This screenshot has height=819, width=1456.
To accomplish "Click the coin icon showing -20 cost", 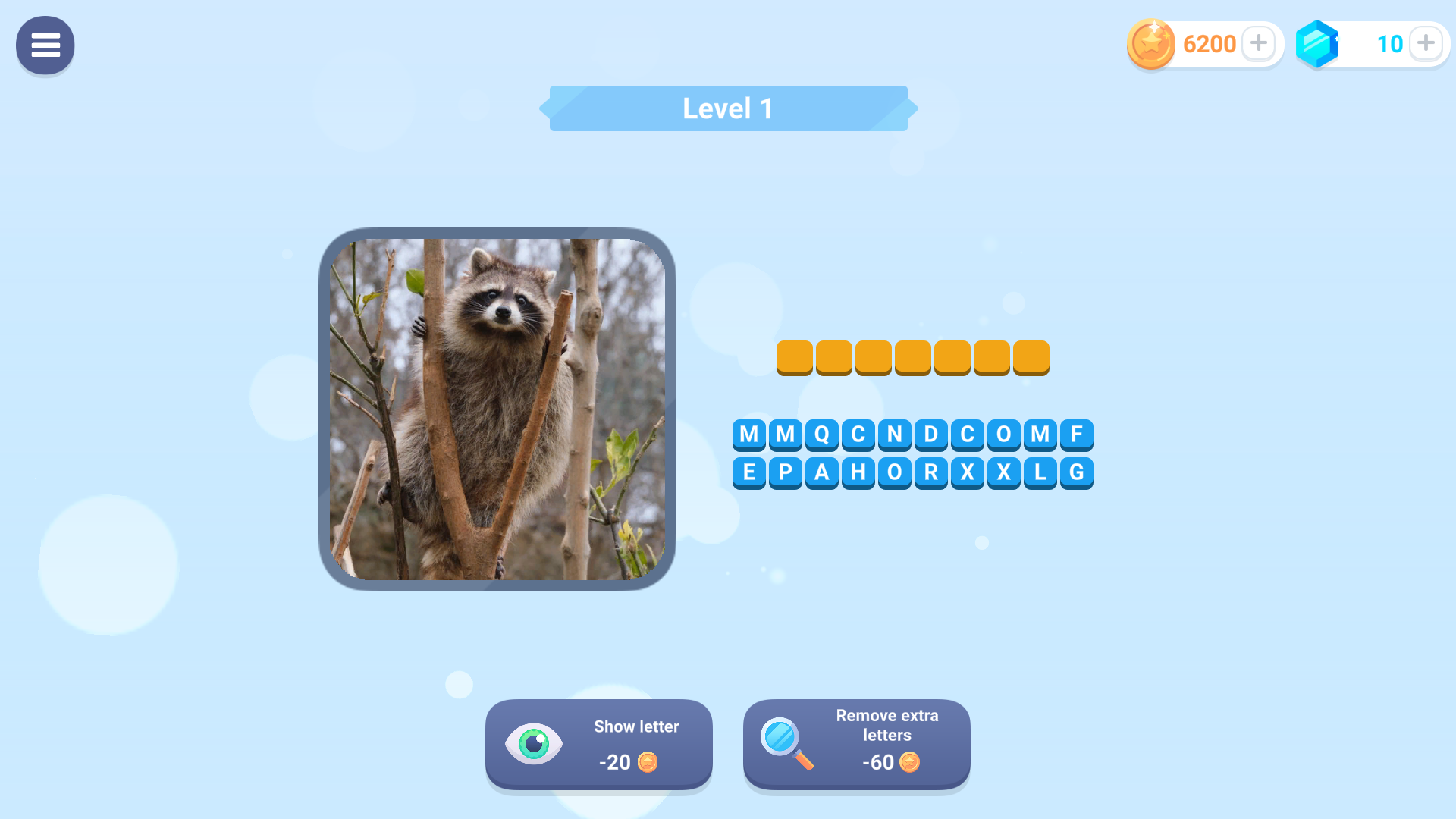I will pos(648,763).
